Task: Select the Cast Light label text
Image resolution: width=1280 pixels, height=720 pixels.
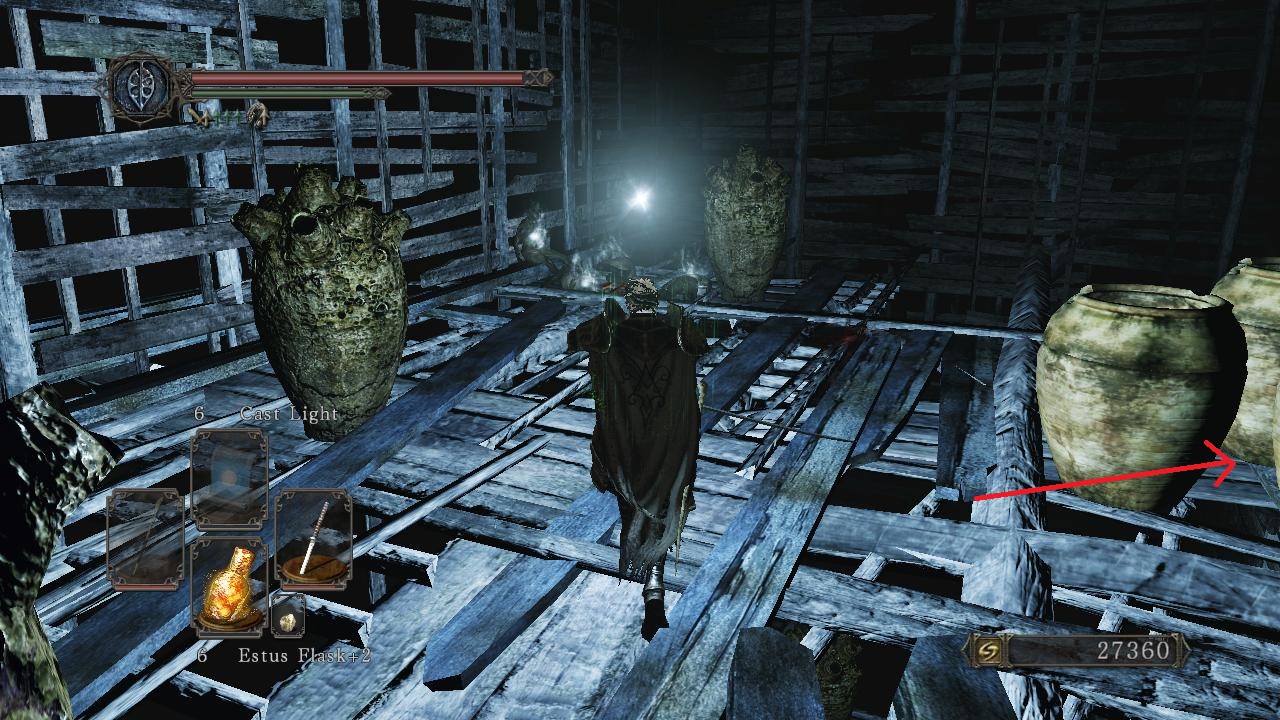Action: pyautogui.click(x=288, y=411)
